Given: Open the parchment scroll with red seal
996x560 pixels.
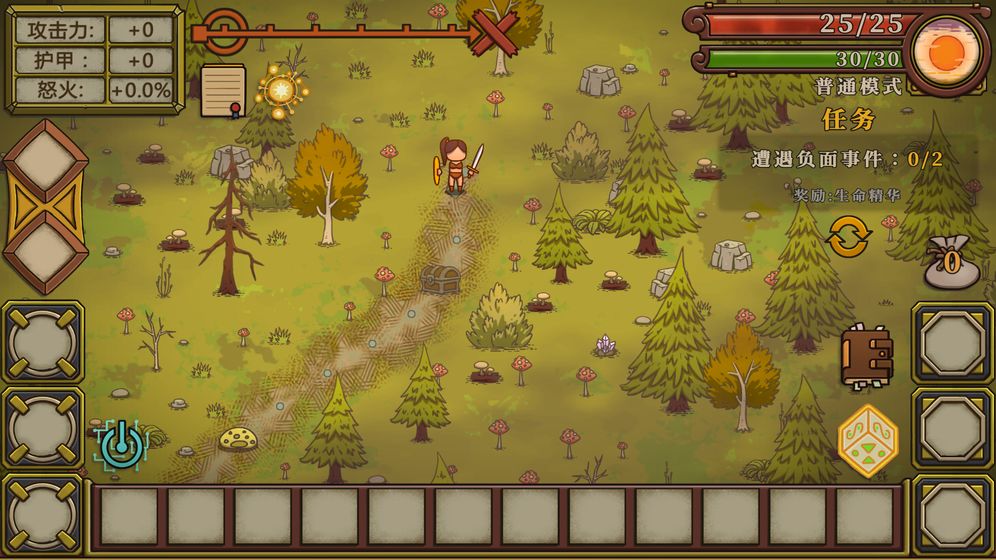Looking at the screenshot, I should coord(223,90).
